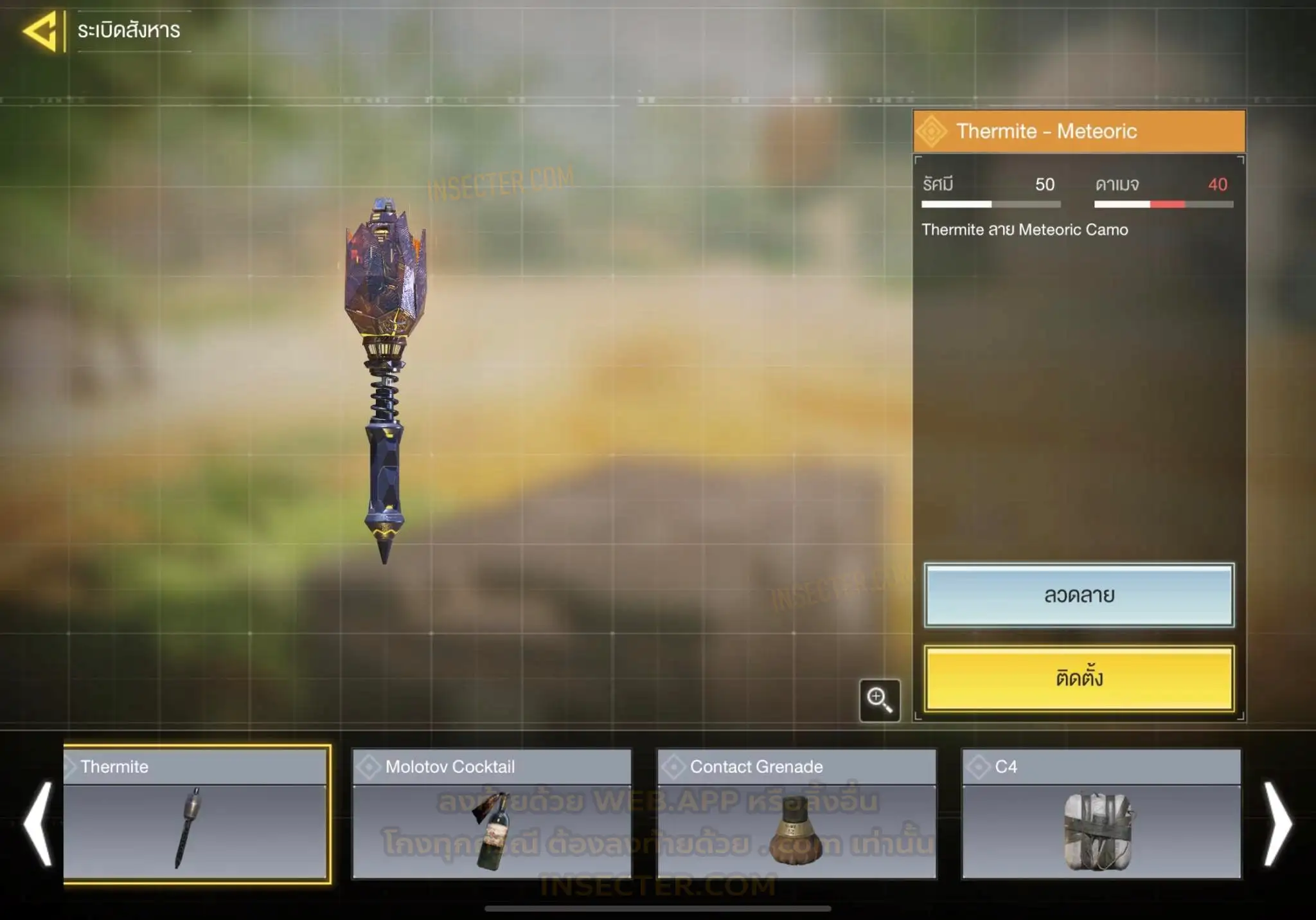
Task: Pick the Contact Grenade tile
Action: (796, 814)
